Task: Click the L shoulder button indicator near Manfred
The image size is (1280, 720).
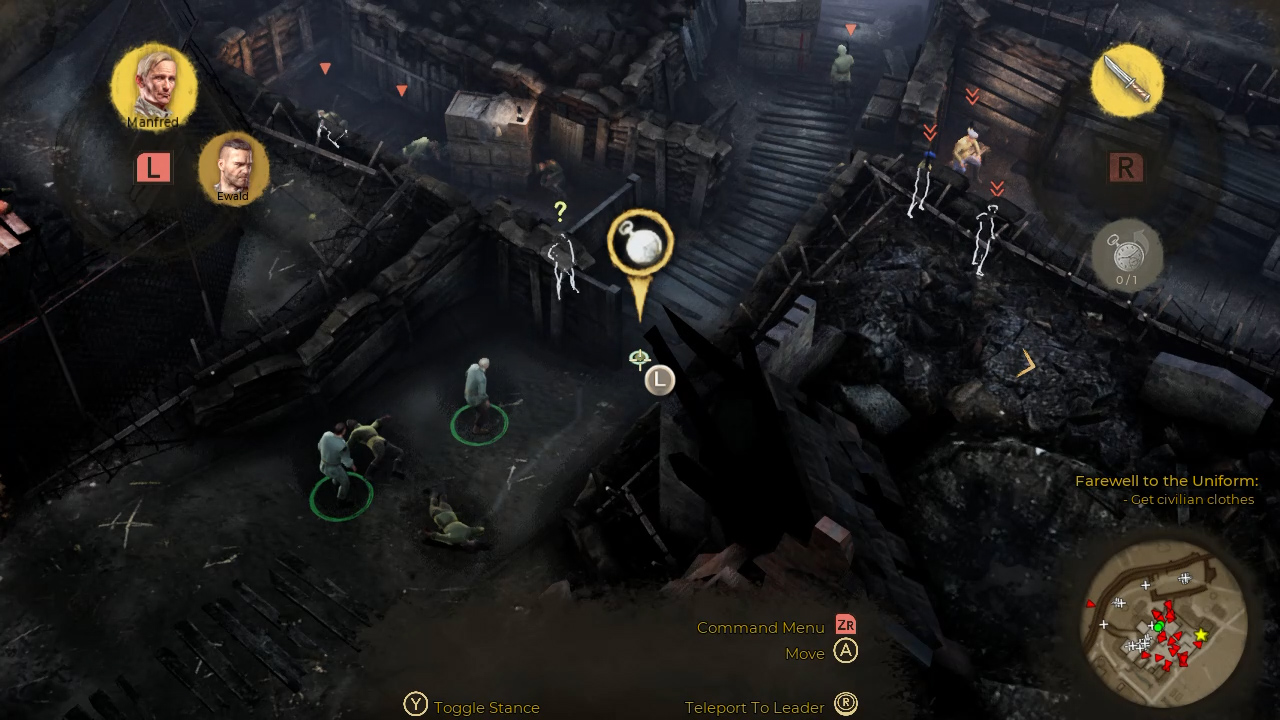Action: tap(152, 168)
